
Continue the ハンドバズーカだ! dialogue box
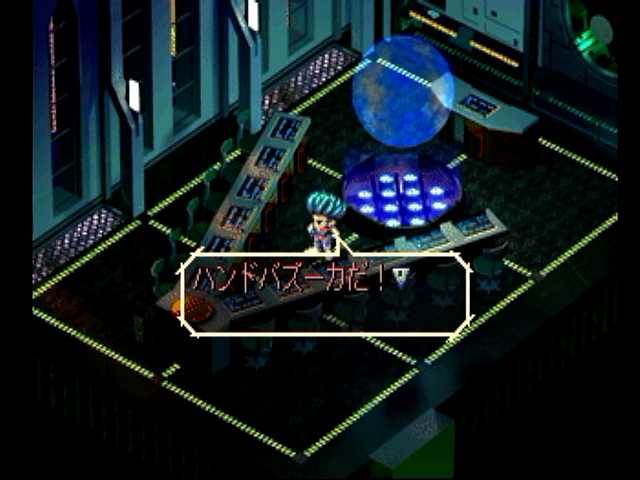pos(325,294)
